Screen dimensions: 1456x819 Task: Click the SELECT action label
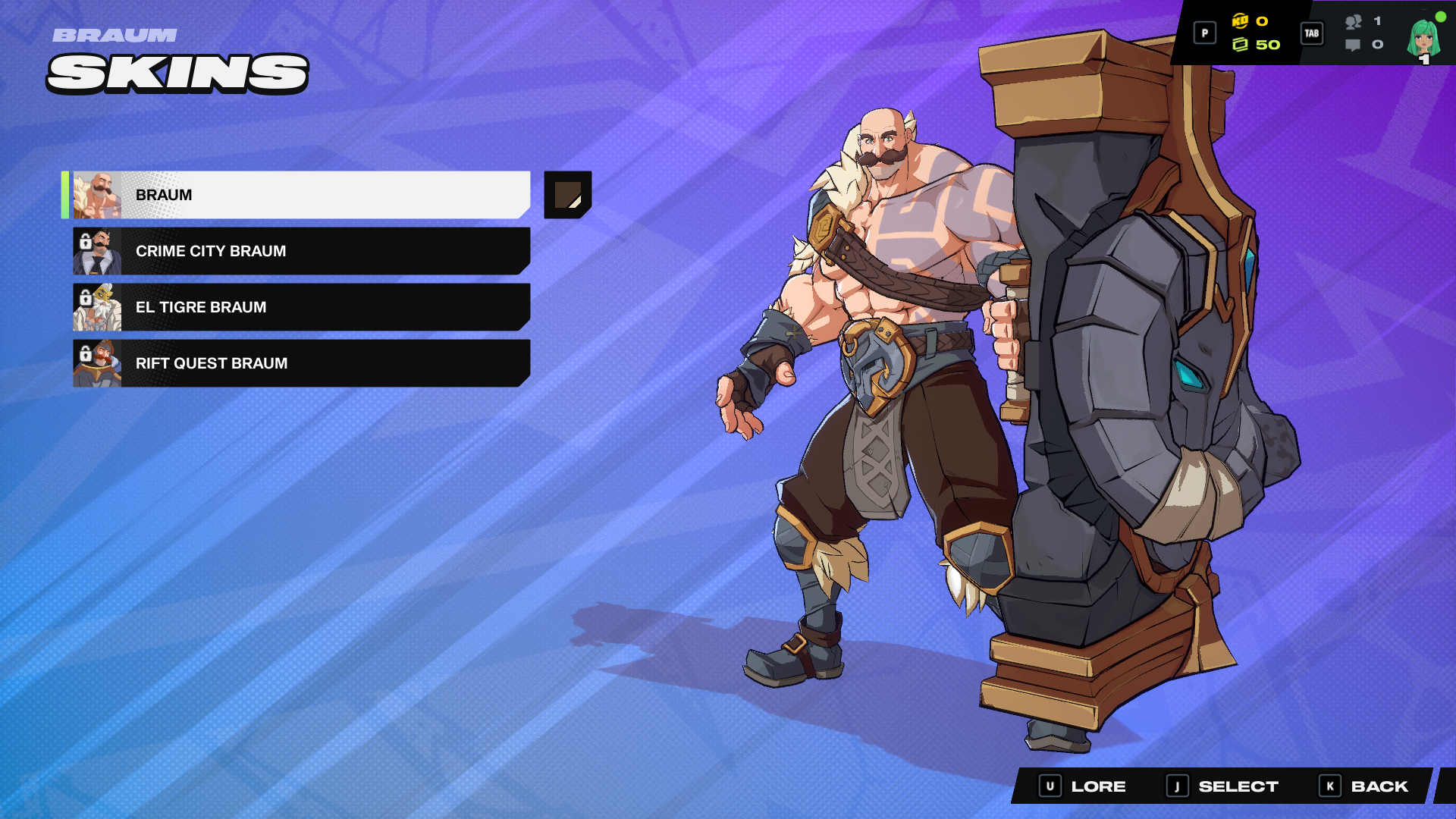(1238, 786)
